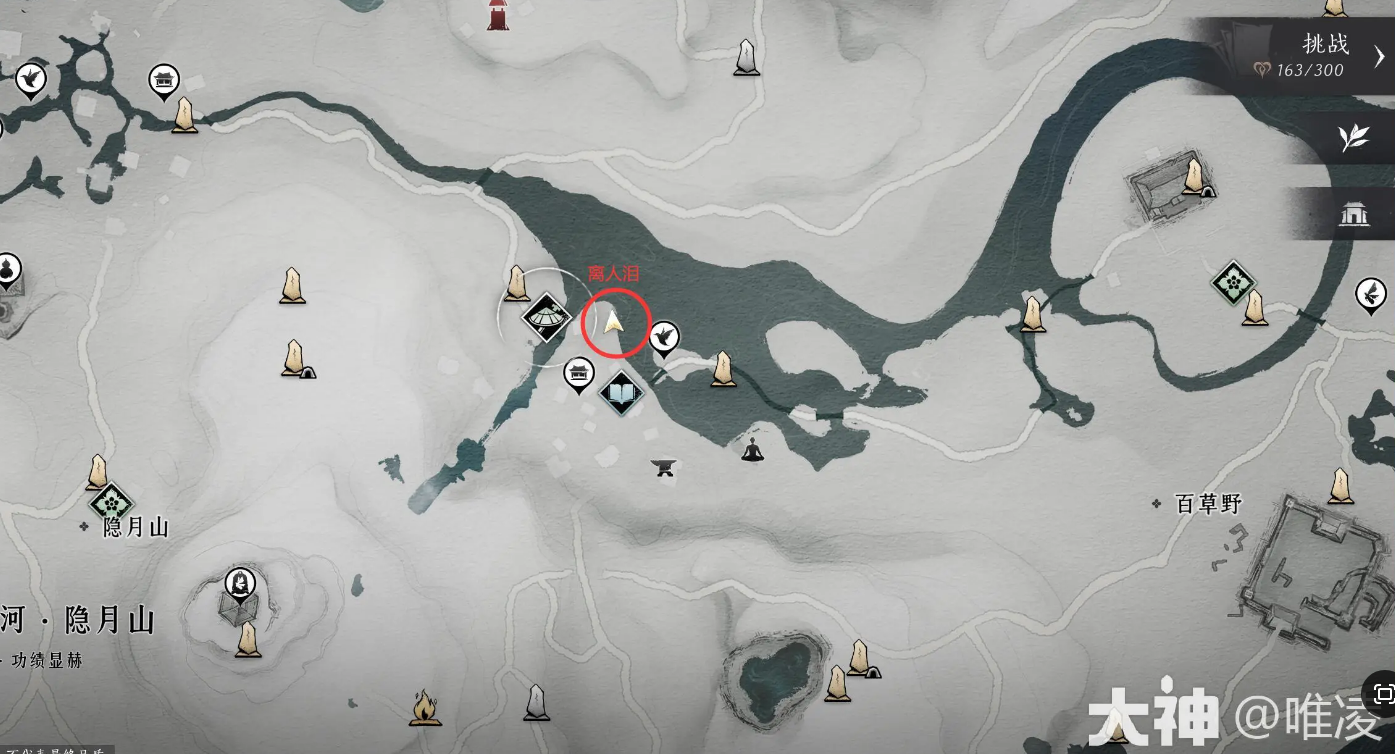The image size is (1395, 754).
Task: Select the fan diamond map marker
Action: [547, 317]
